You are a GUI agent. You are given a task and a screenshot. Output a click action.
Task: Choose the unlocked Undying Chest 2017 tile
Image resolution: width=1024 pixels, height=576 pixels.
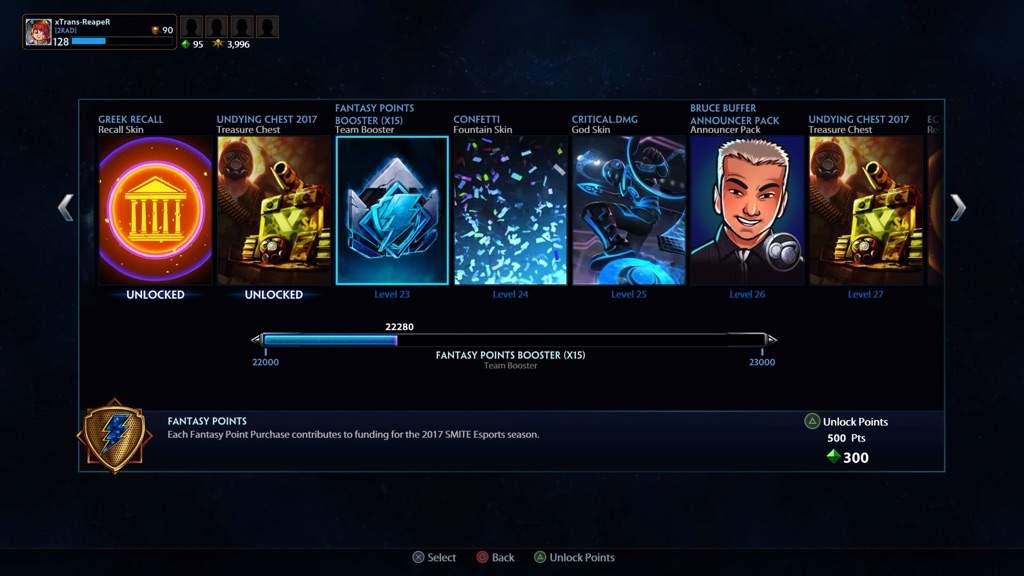coord(274,210)
